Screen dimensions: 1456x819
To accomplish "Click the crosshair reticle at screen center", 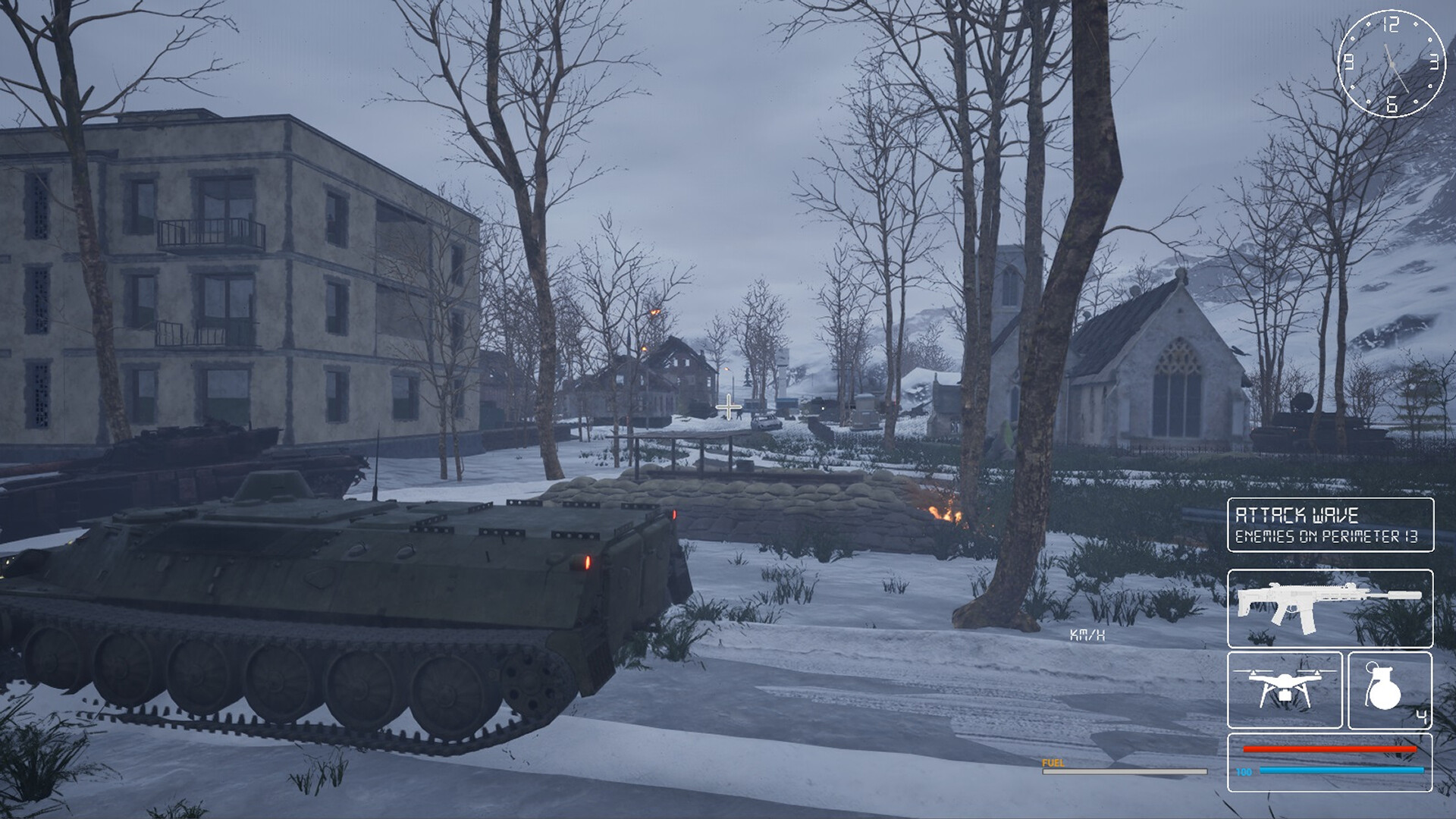I will point(727,407).
